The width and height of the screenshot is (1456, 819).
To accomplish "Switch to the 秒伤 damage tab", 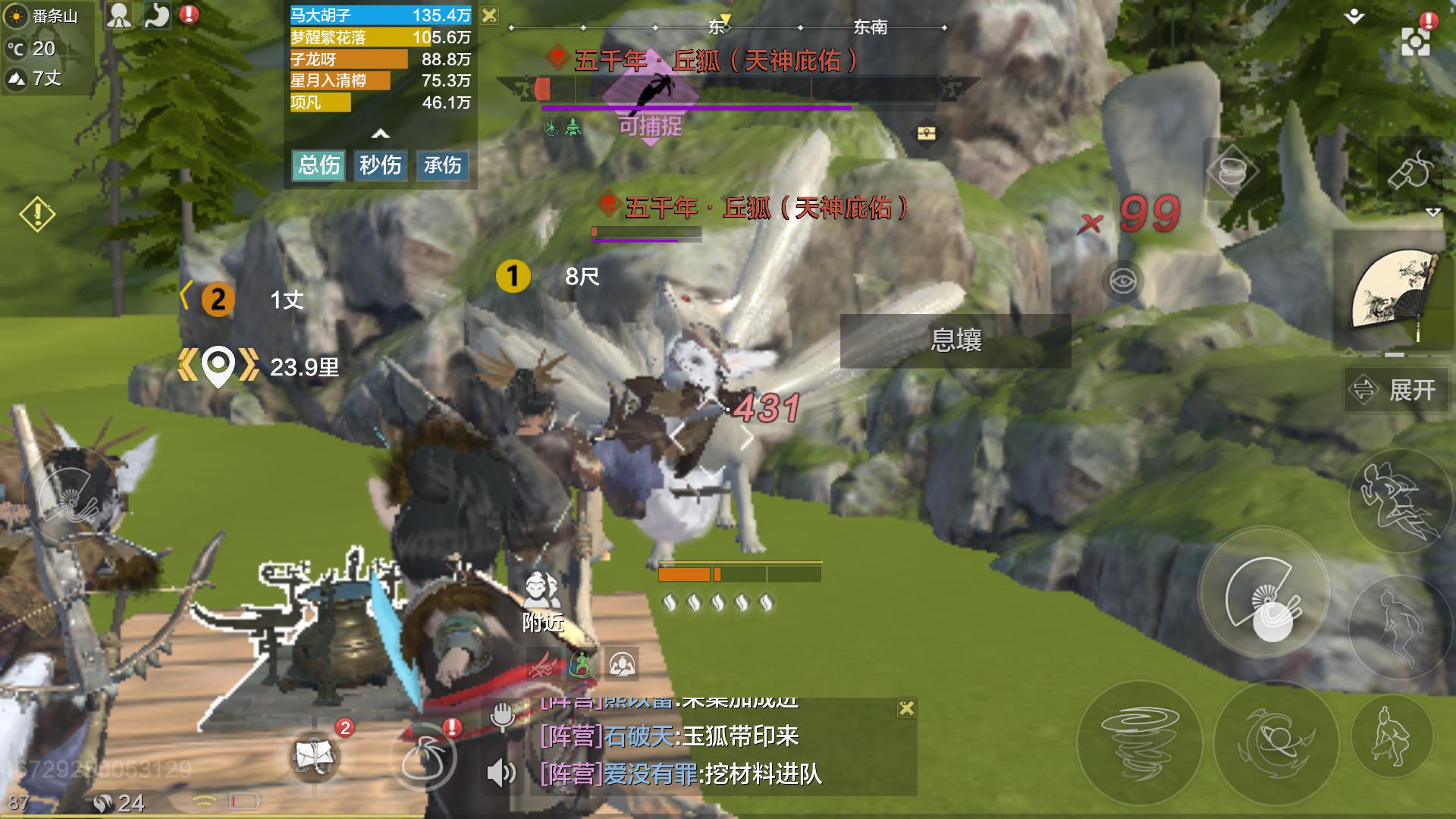I will [x=380, y=165].
